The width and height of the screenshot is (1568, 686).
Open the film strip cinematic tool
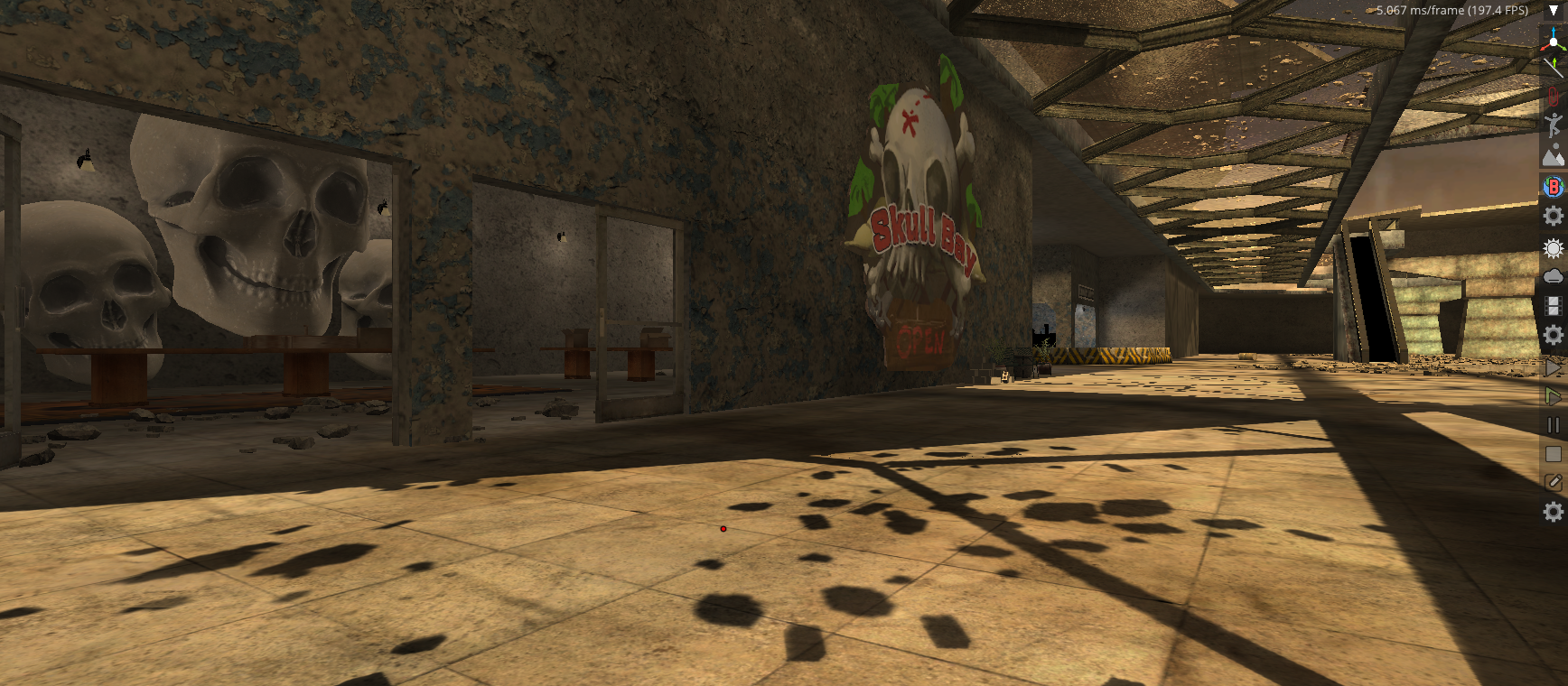coord(1553,306)
